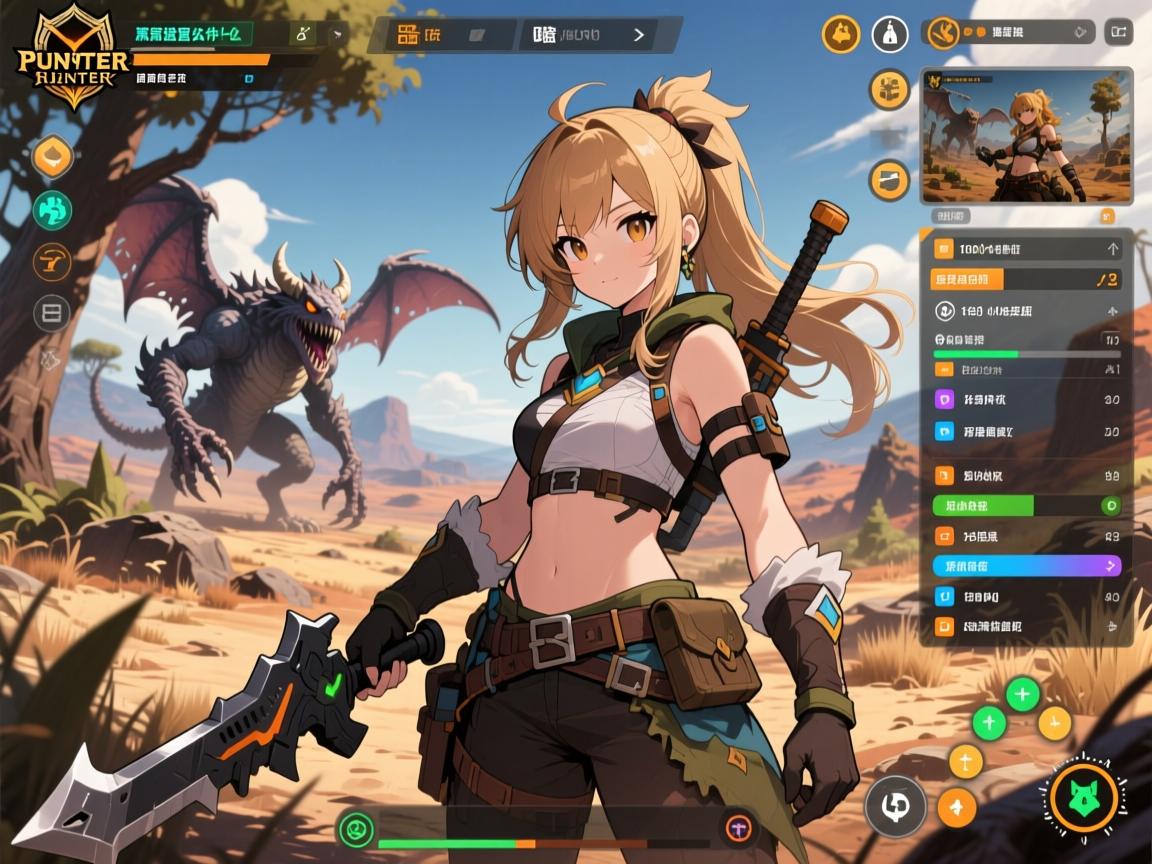Click the grey round swap button
1152x864 pixels.
[895, 805]
